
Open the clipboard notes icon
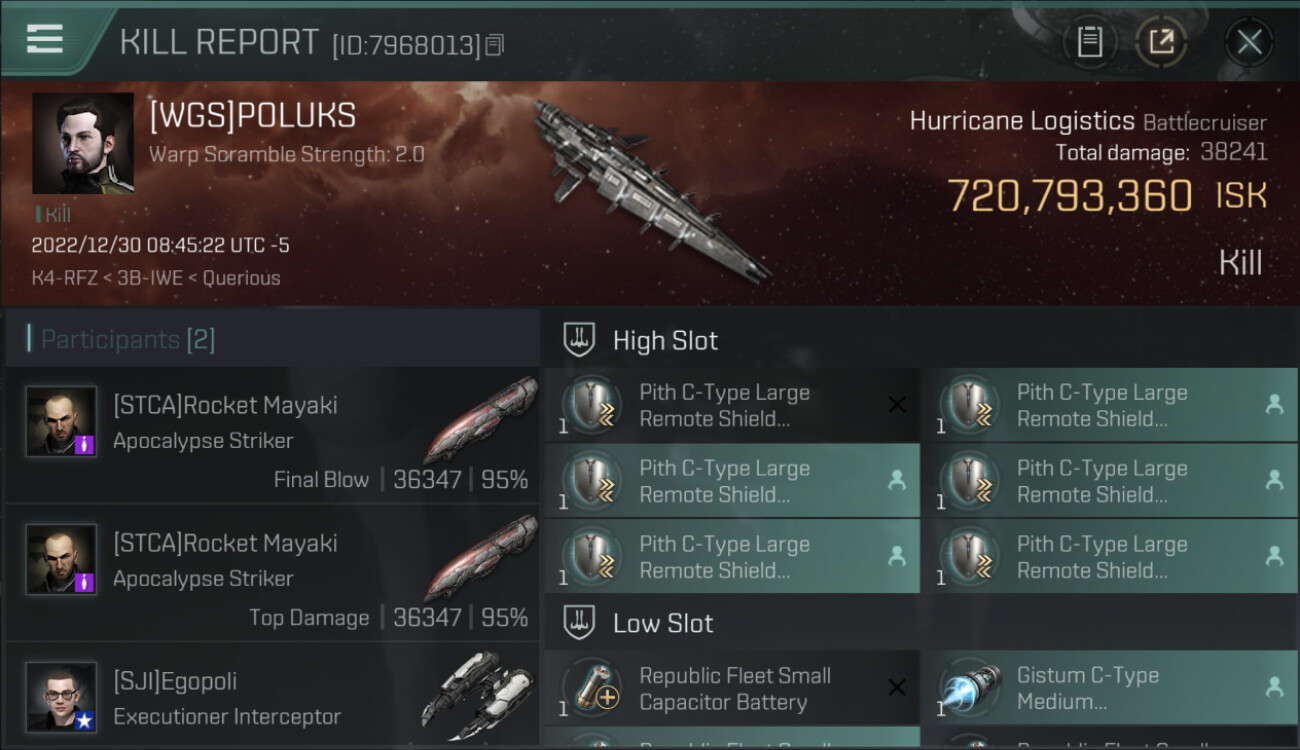[x=1090, y=42]
